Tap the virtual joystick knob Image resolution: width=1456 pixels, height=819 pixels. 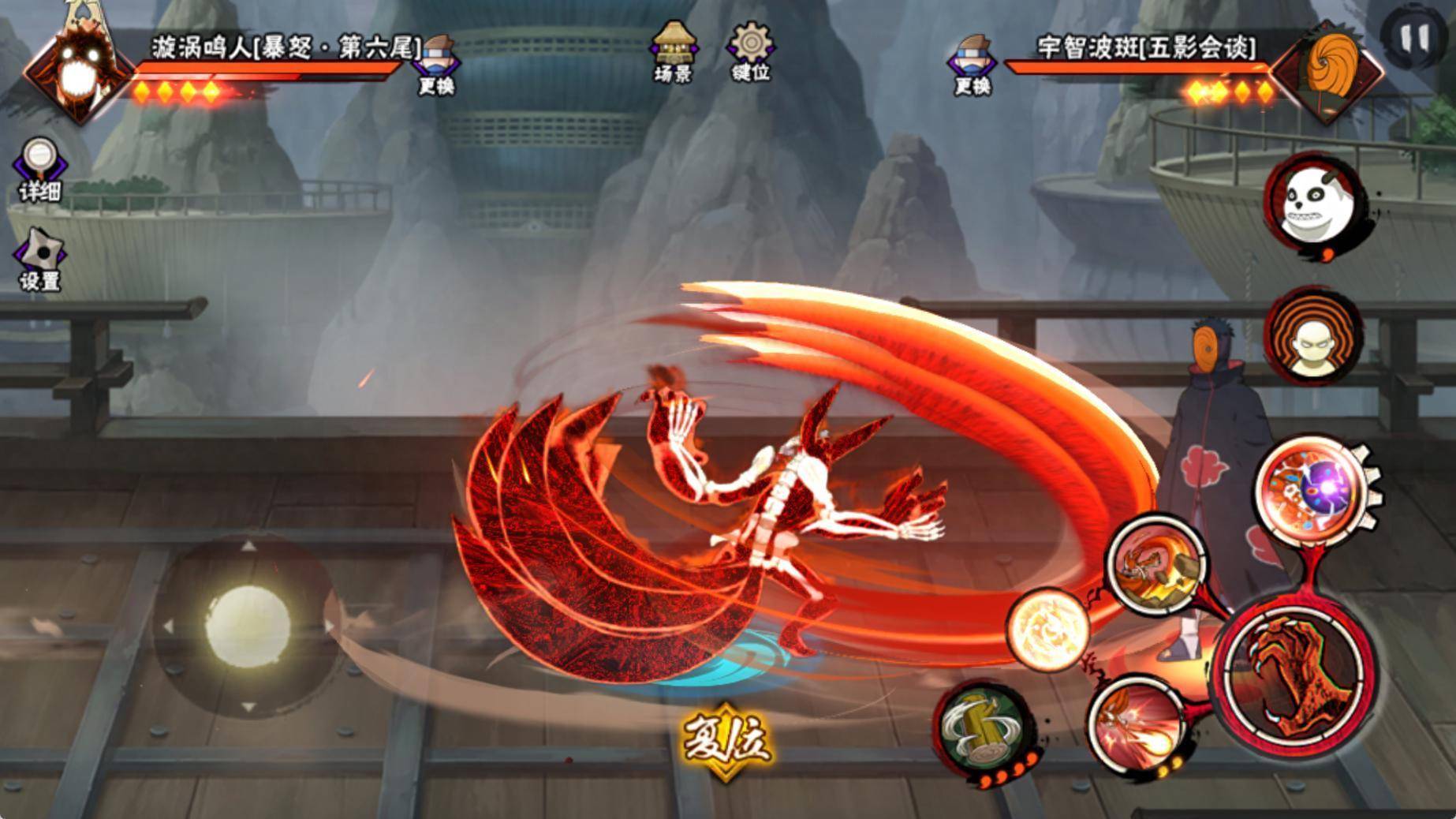tap(248, 624)
